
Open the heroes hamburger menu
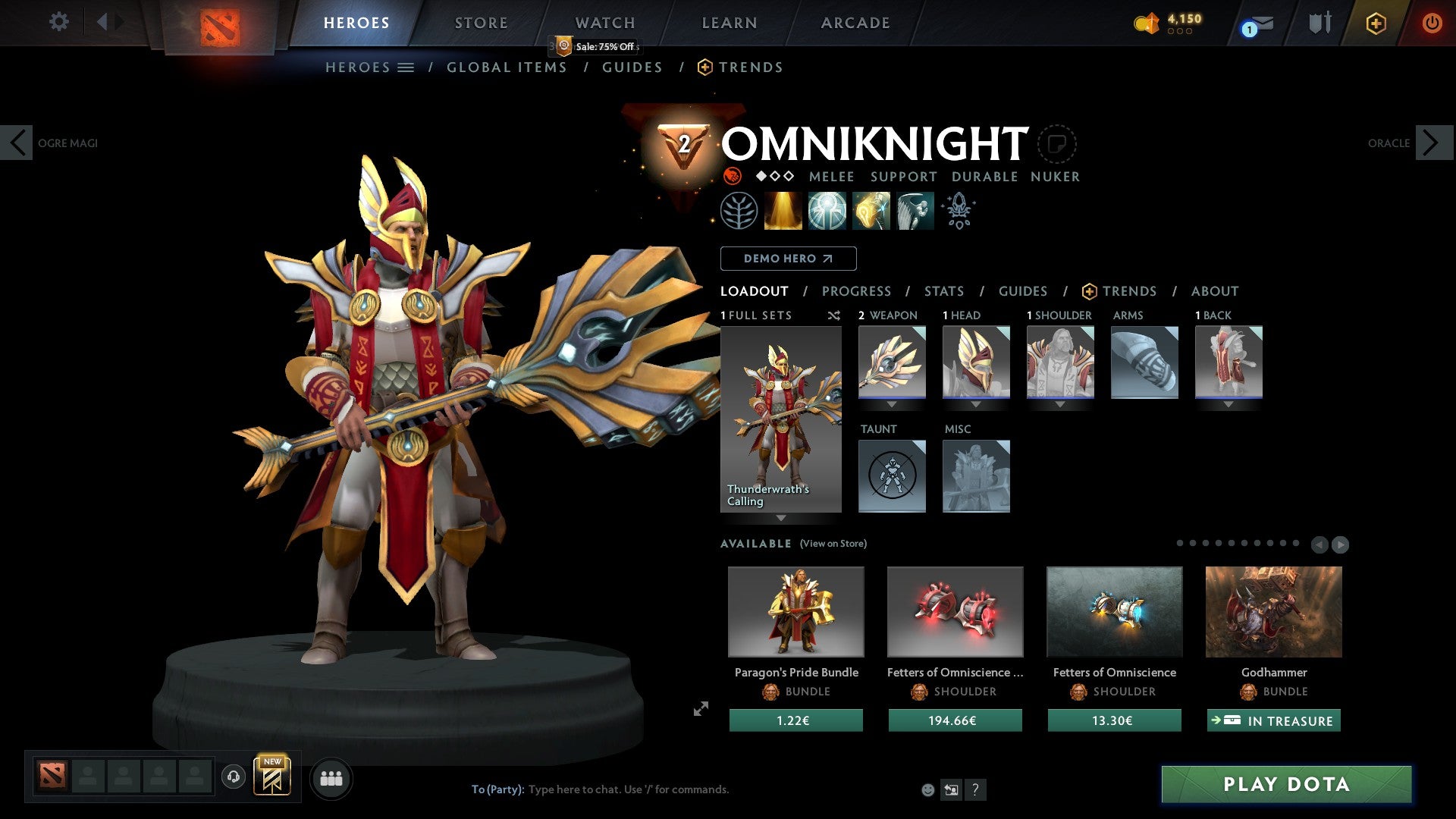[x=406, y=67]
